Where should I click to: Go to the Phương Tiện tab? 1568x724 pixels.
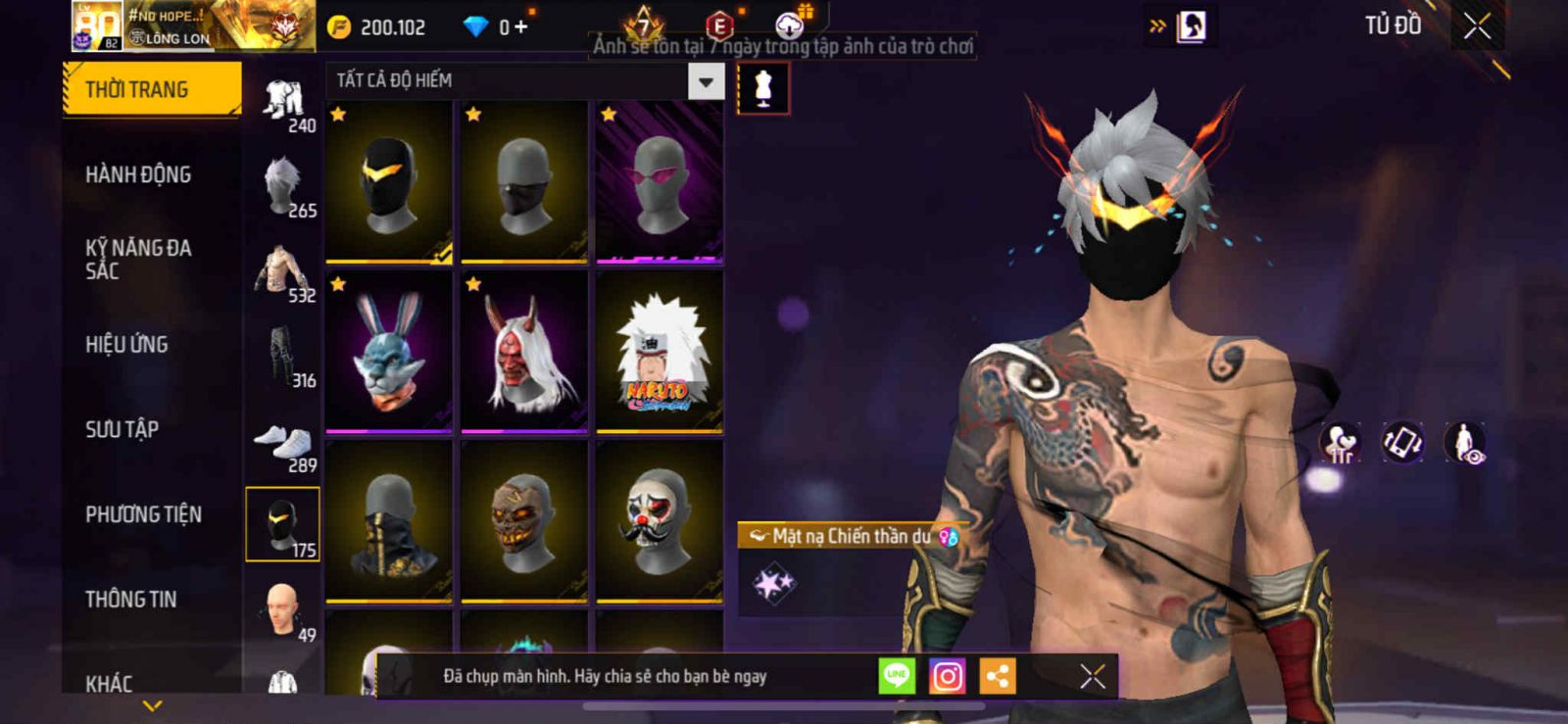tap(143, 514)
